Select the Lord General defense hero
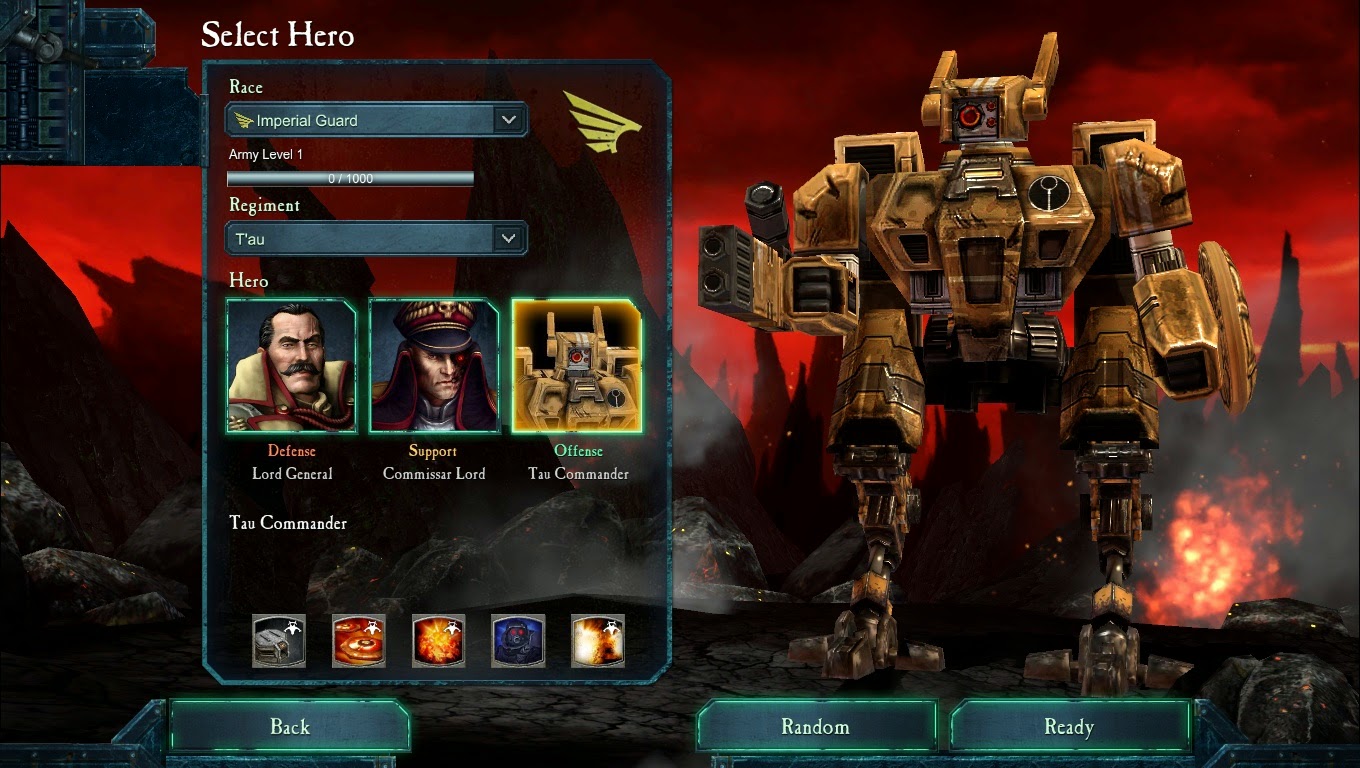 (292, 365)
